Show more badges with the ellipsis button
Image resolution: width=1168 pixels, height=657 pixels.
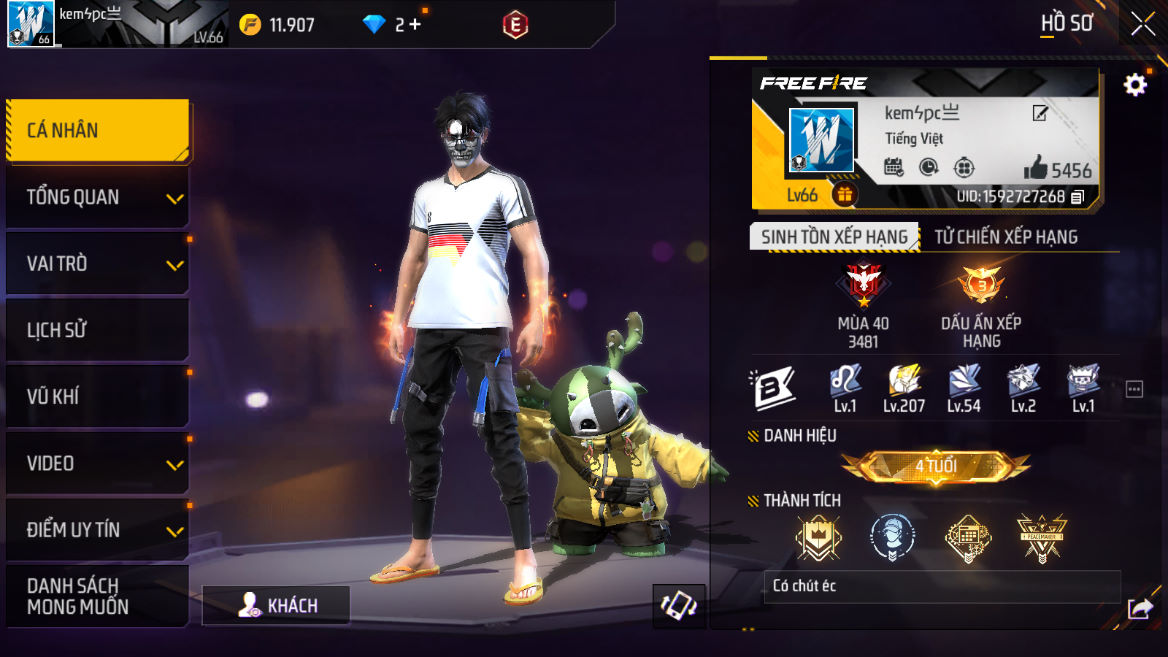tap(1134, 389)
